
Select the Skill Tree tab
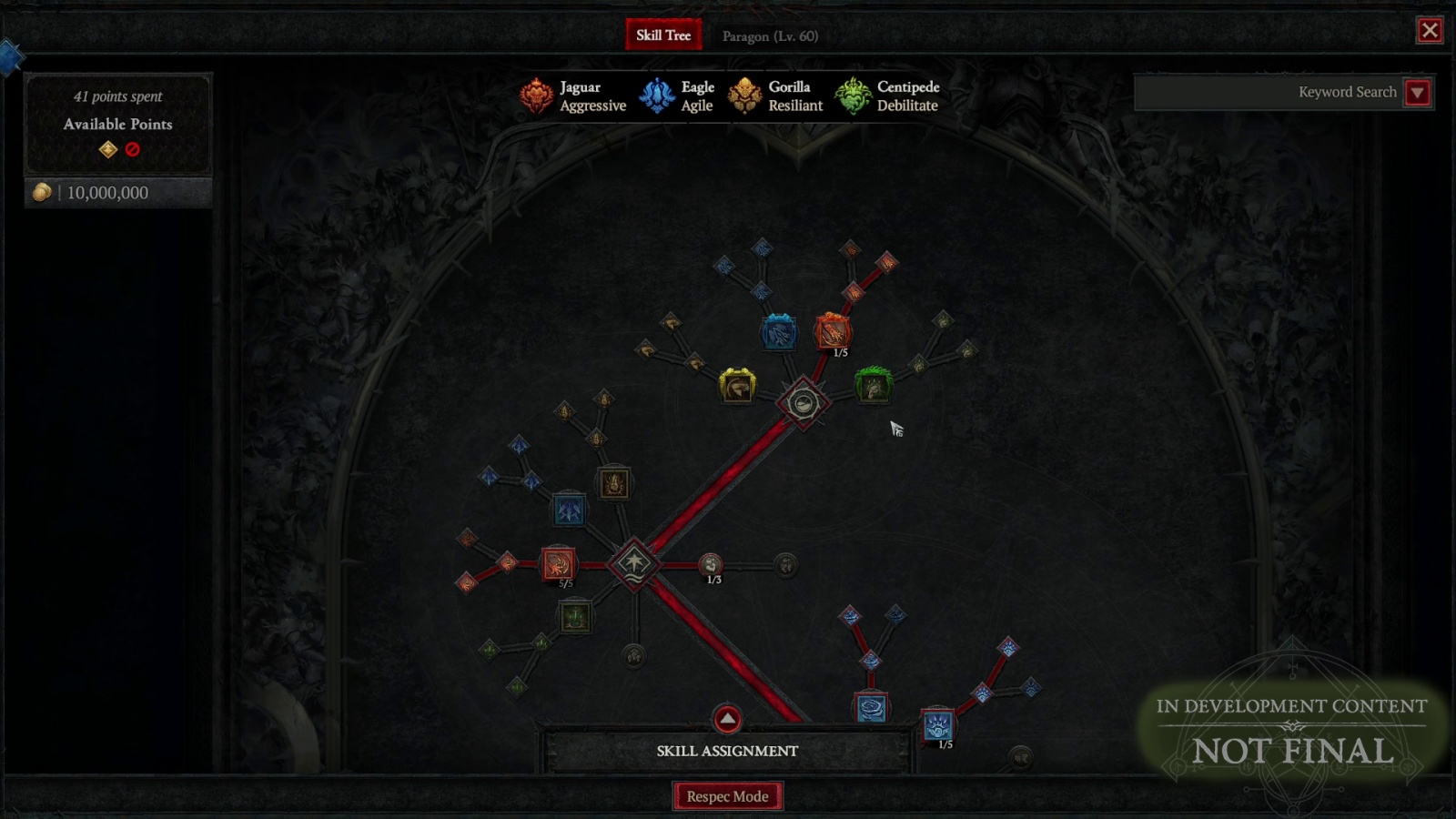tap(663, 34)
